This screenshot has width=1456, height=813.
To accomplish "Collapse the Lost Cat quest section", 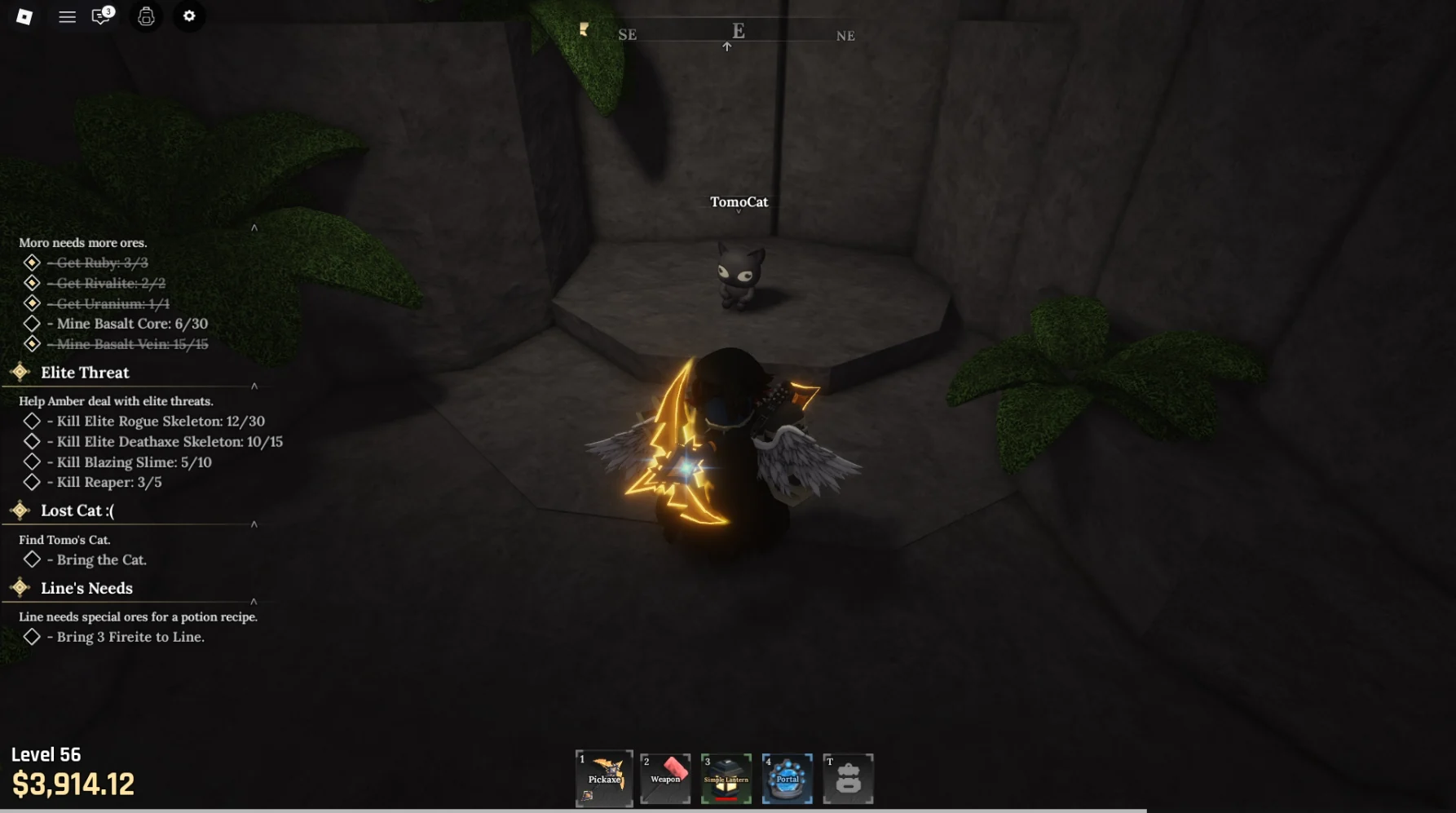I will click(255, 524).
